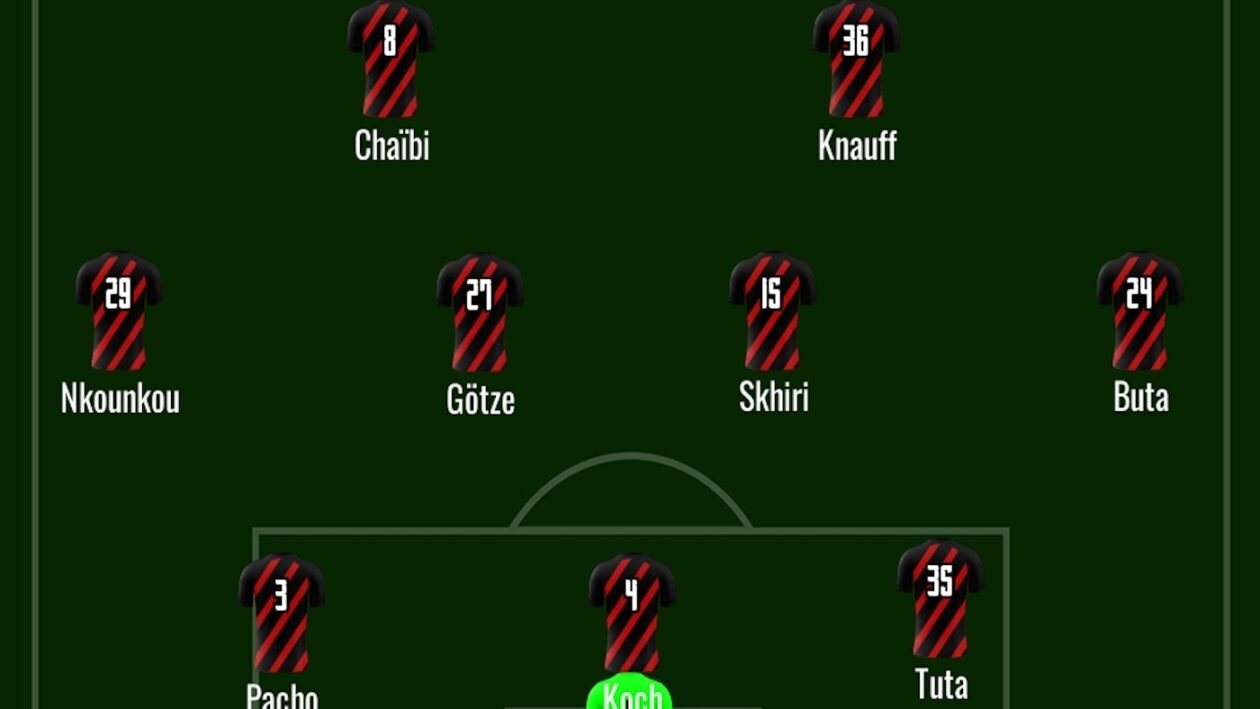
Task: Select Pacho's number 3 shirt
Action: pyautogui.click(x=281, y=613)
